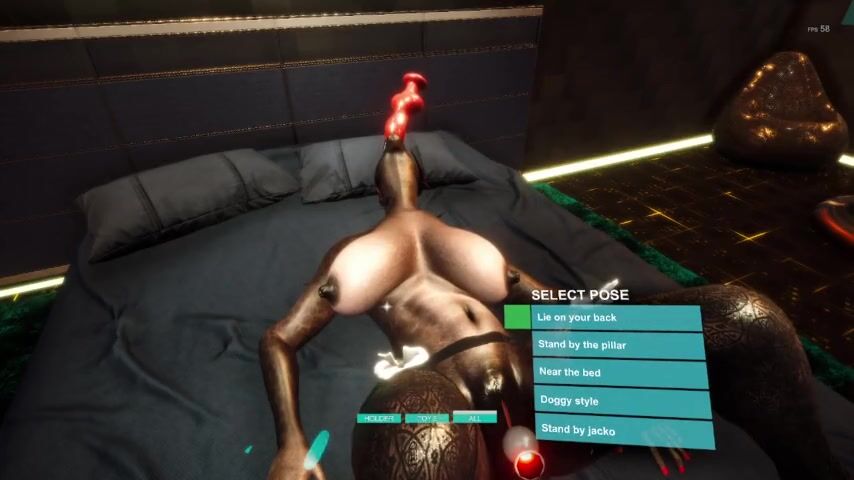This screenshot has height=480, width=854.
Task: Activate the small ALL button
Action: [474, 418]
